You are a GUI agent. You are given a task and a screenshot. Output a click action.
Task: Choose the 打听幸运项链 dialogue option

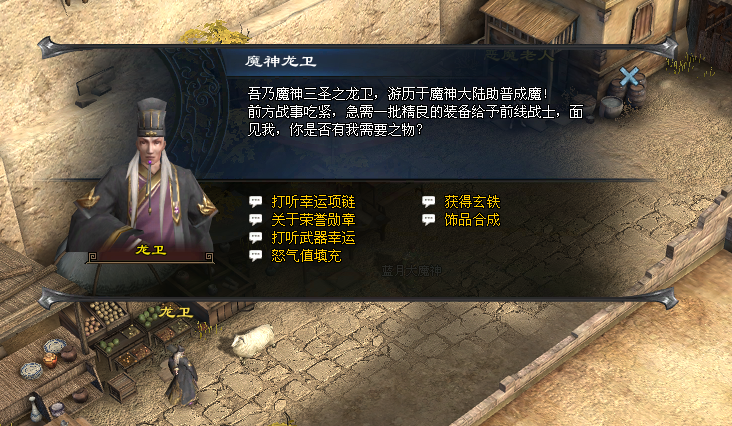tap(313, 201)
